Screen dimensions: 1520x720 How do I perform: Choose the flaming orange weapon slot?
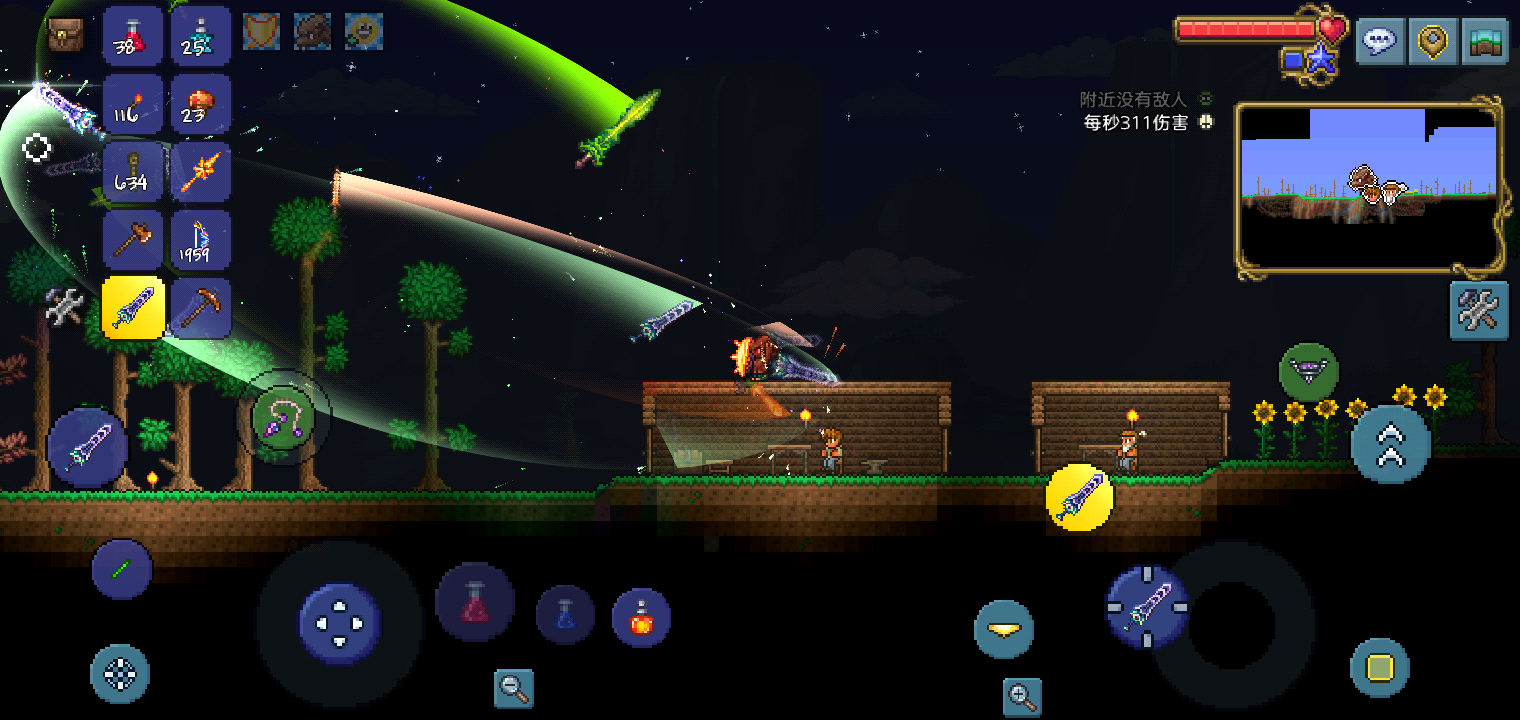pyautogui.click(x=200, y=172)
